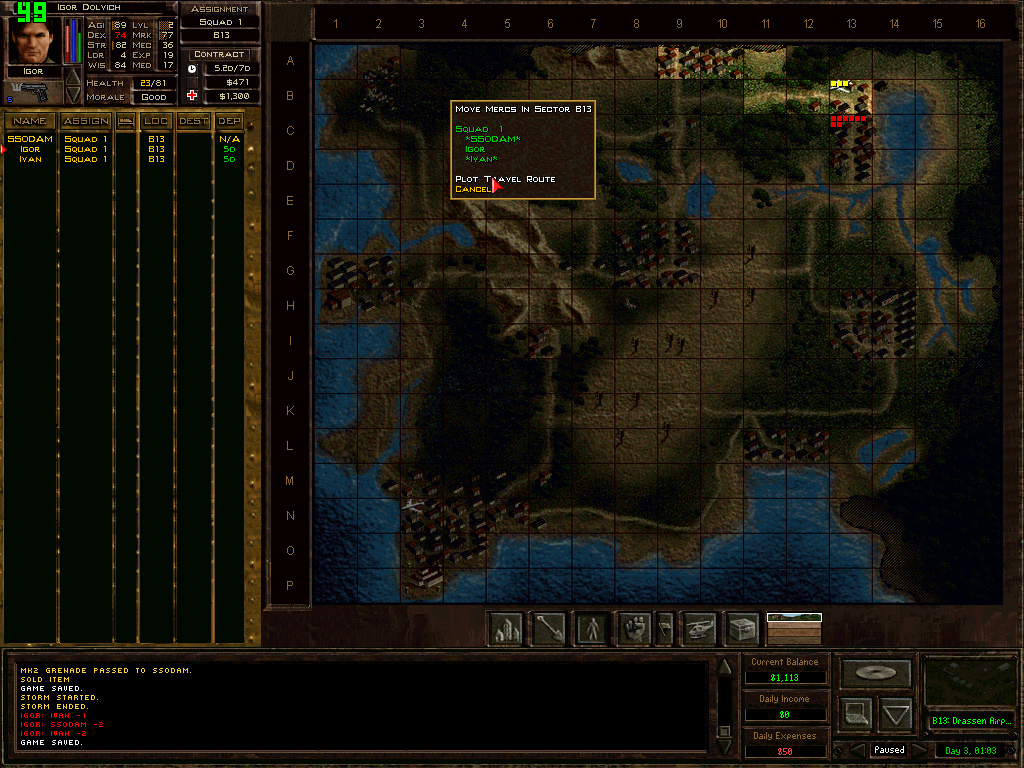Toggle the towns map filter icon
Screen dimensions: 1024x768
pos(507,629)
